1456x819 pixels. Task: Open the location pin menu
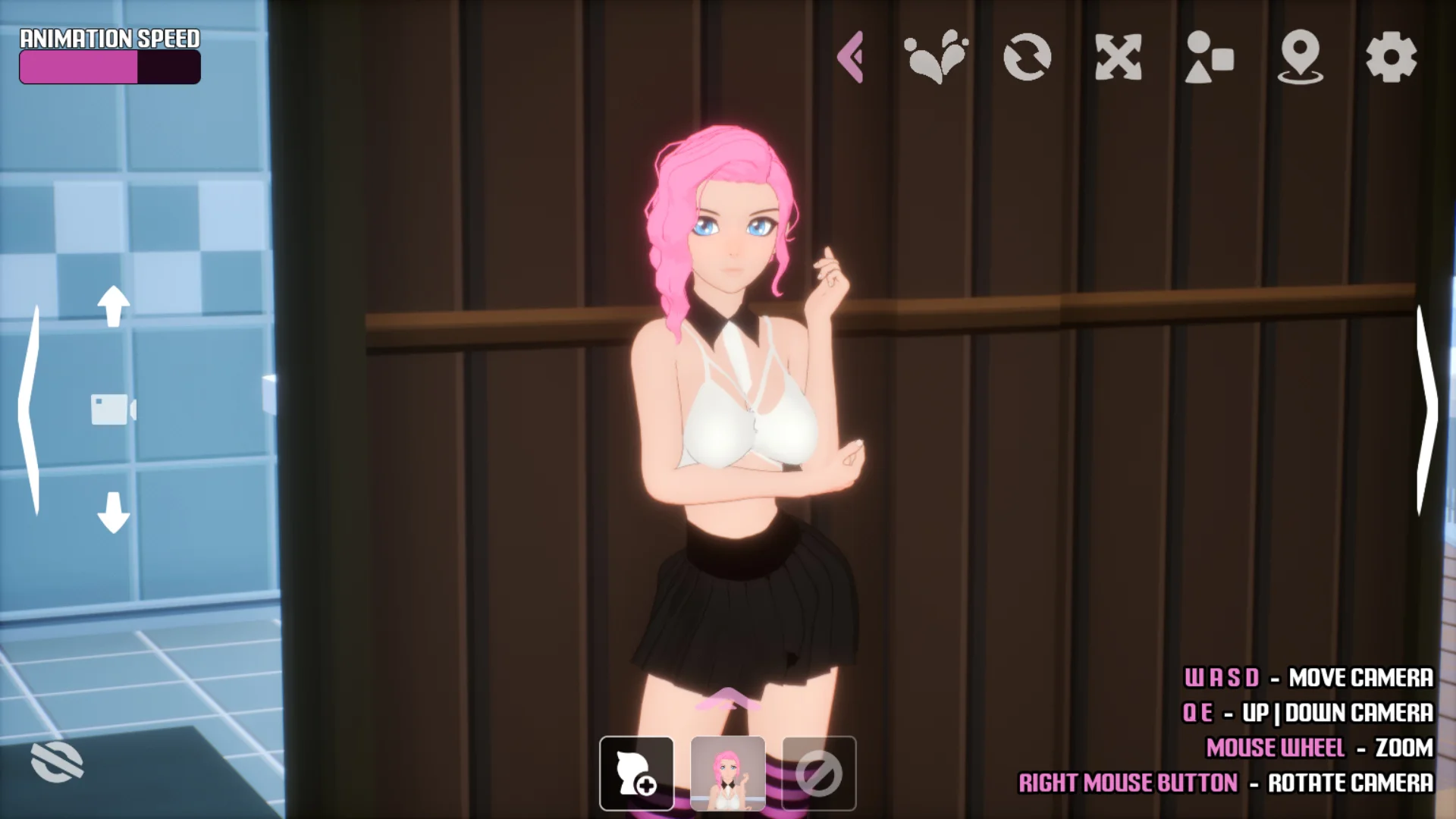tap(1300, 57)
